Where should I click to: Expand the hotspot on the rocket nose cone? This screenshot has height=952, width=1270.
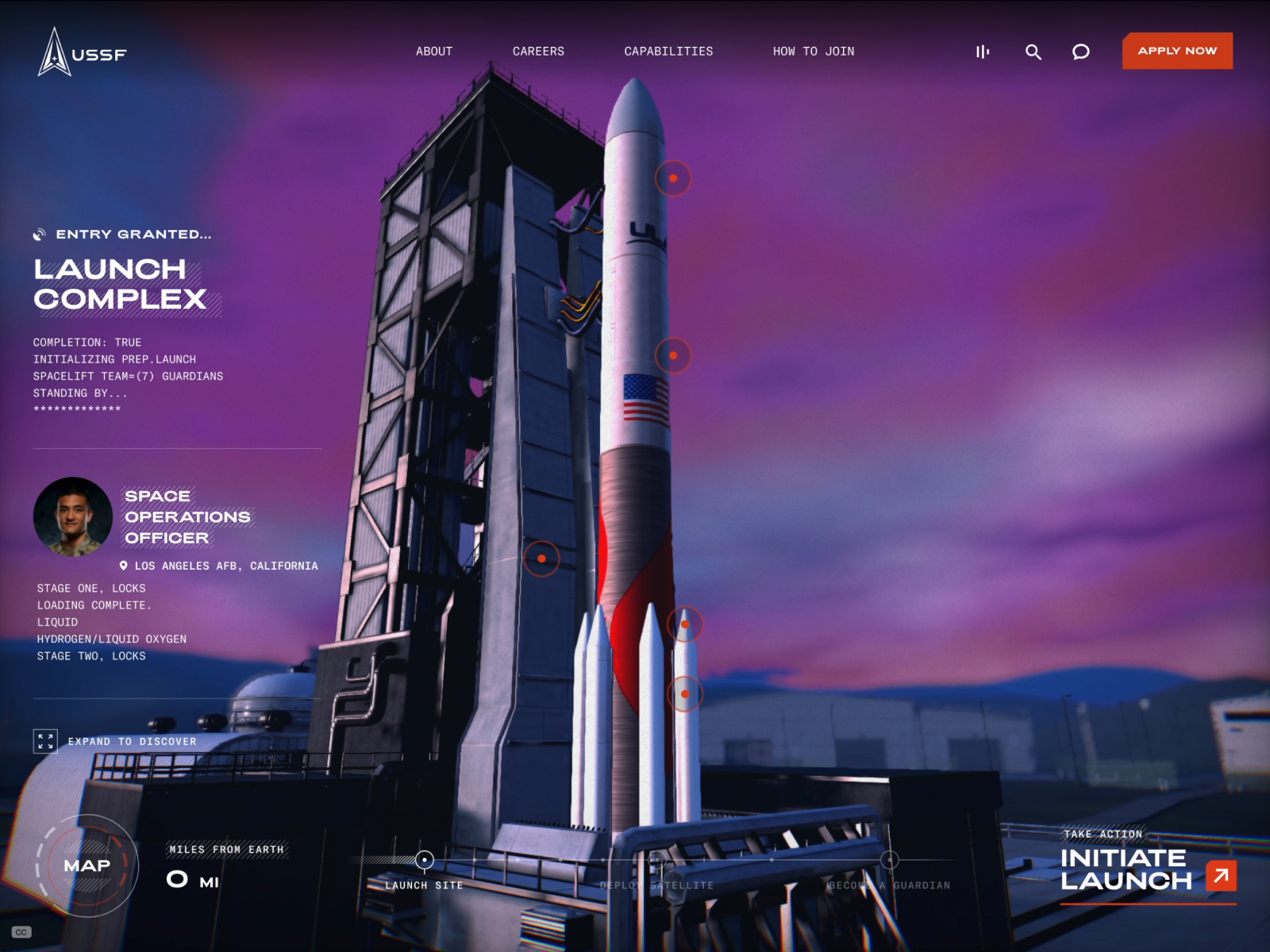coord(673,178)
